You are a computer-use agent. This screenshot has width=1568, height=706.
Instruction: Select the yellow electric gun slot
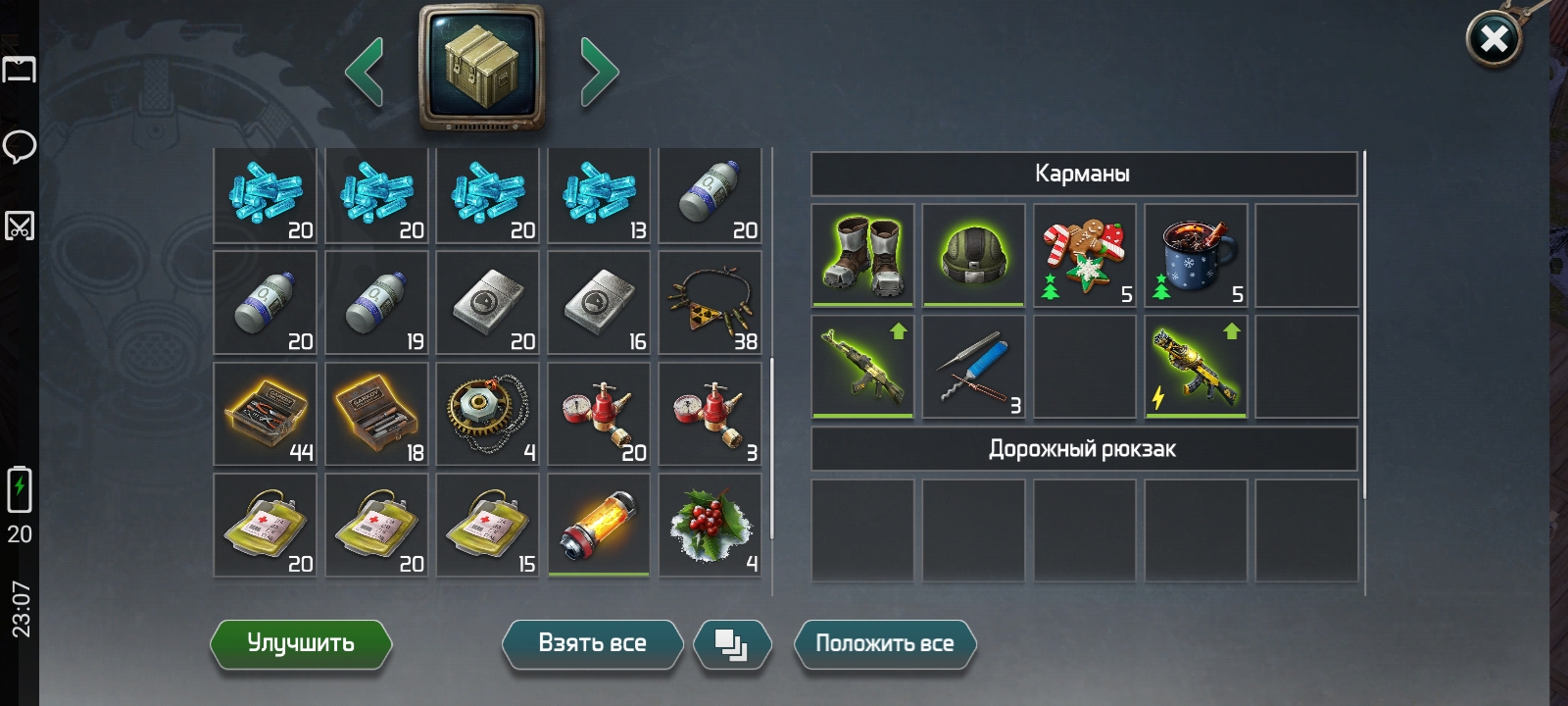(1196, 367)
